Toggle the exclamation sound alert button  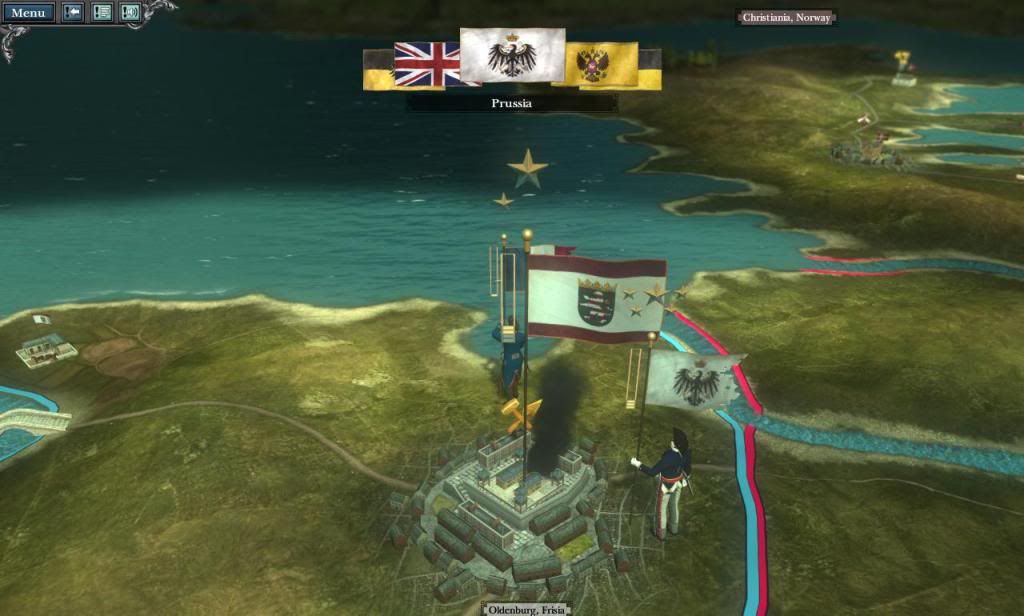[x=130, y=13]
